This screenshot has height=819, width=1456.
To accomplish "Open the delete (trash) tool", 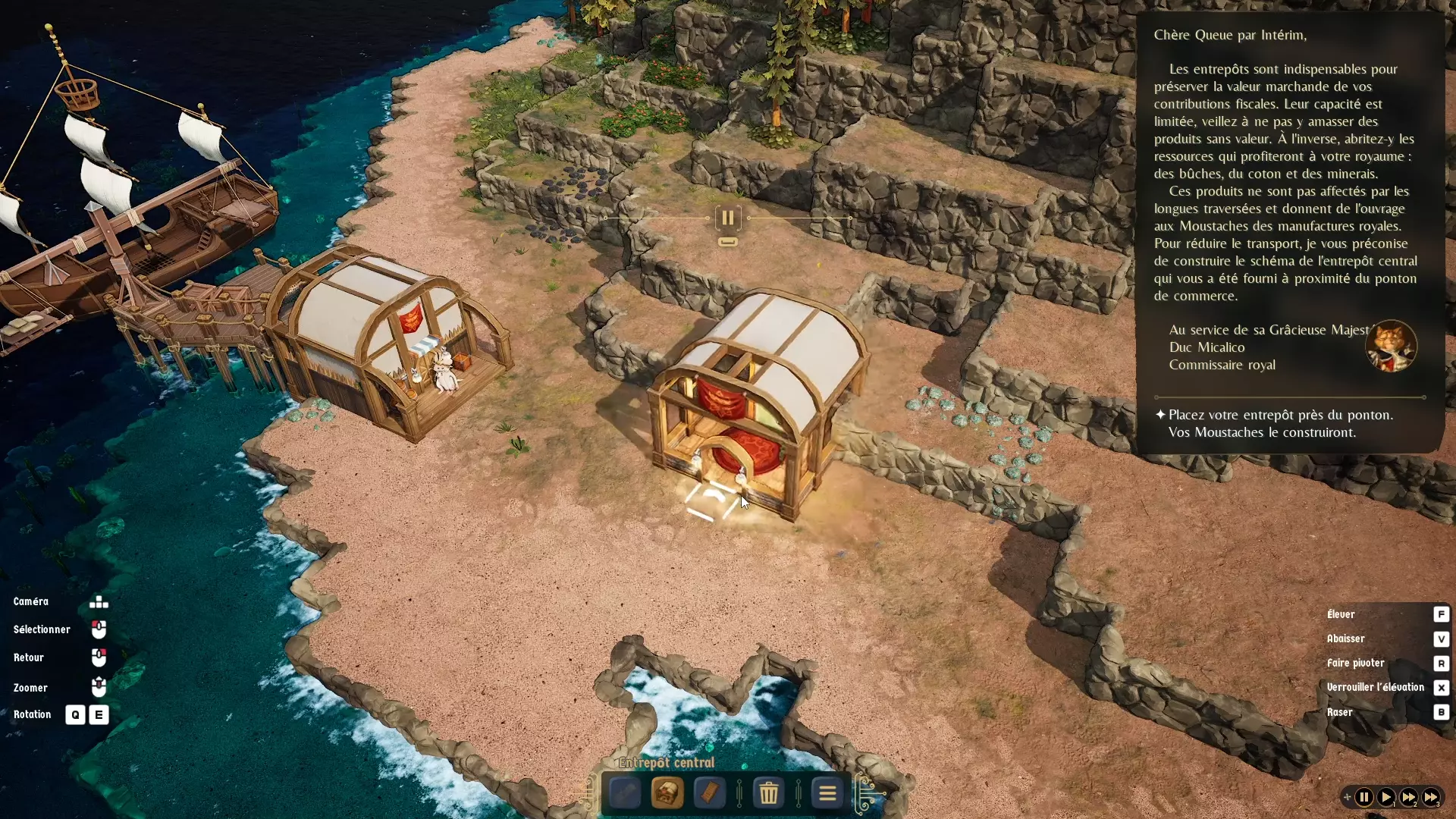I will (x=770, y=793).
